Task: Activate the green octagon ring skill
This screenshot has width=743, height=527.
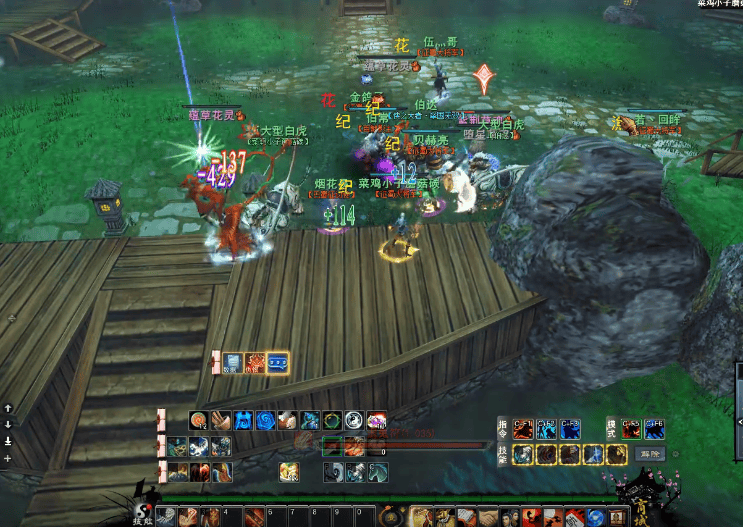Action: tap(332, 421)
